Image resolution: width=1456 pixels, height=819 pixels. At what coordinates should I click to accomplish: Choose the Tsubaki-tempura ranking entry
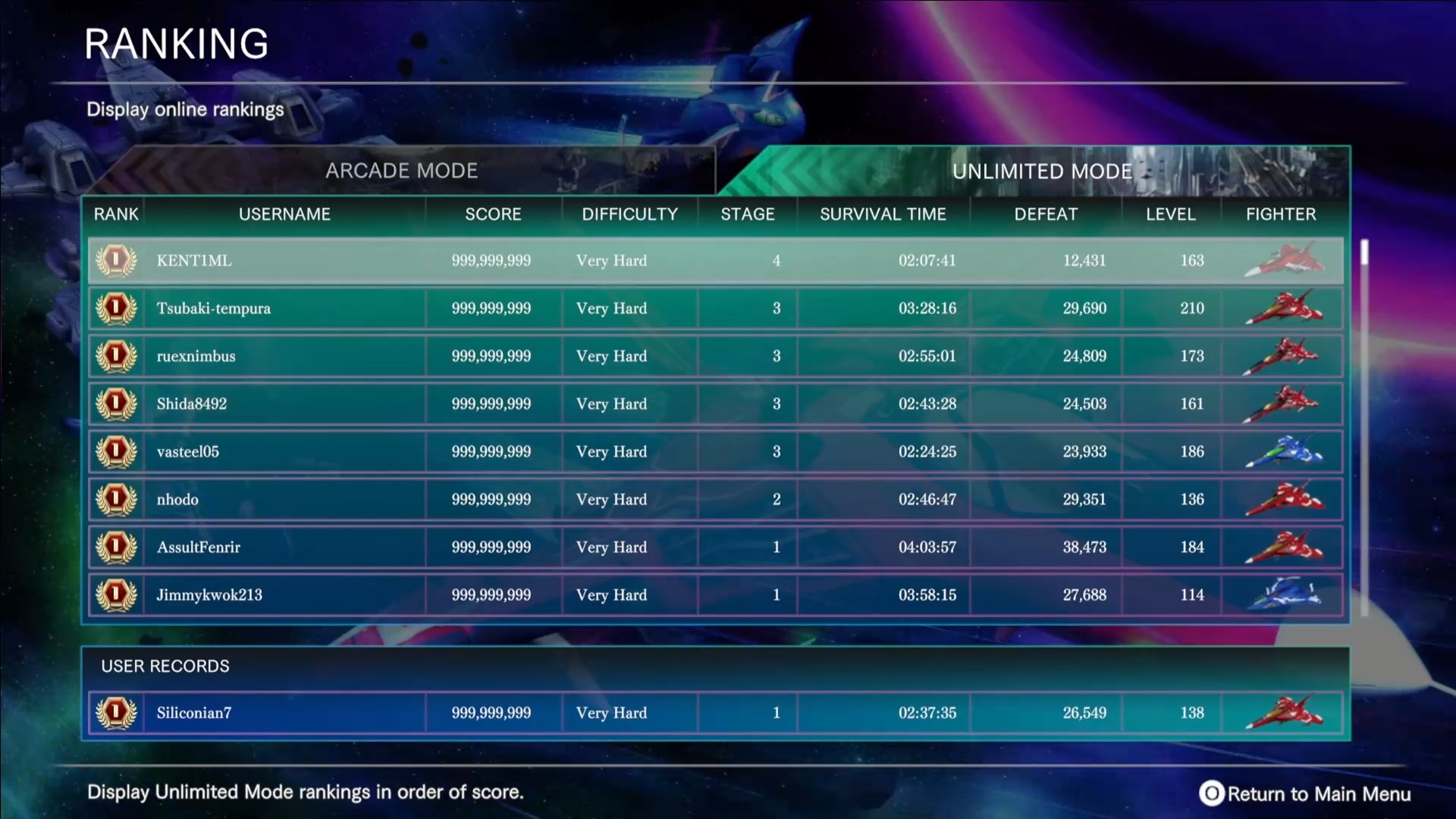[714, 309]
